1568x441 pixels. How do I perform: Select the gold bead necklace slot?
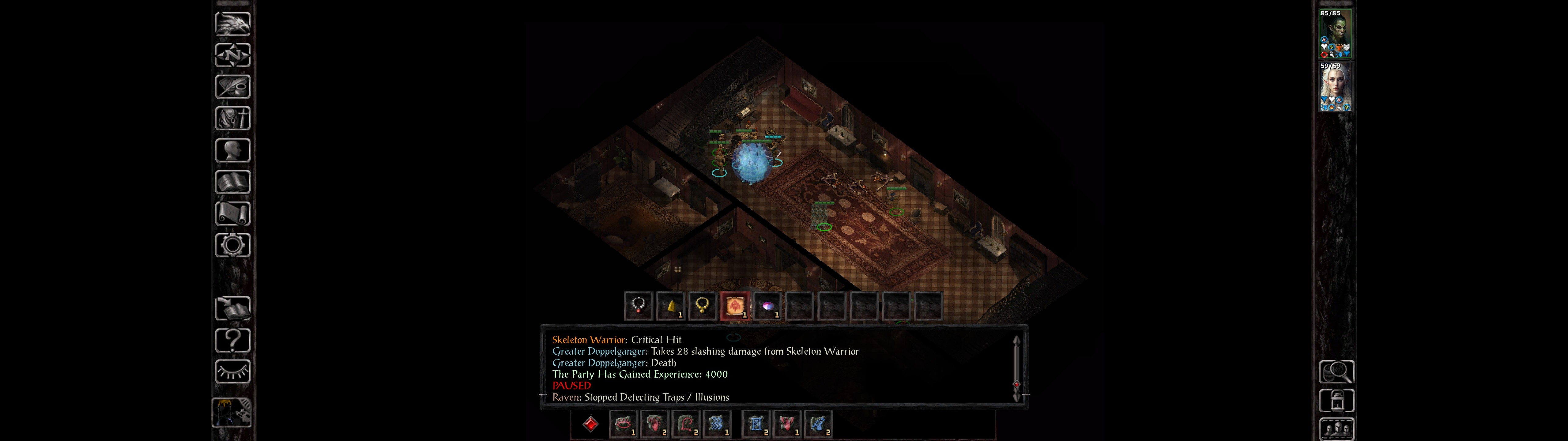pyautogui.click(x=703, y=305)
